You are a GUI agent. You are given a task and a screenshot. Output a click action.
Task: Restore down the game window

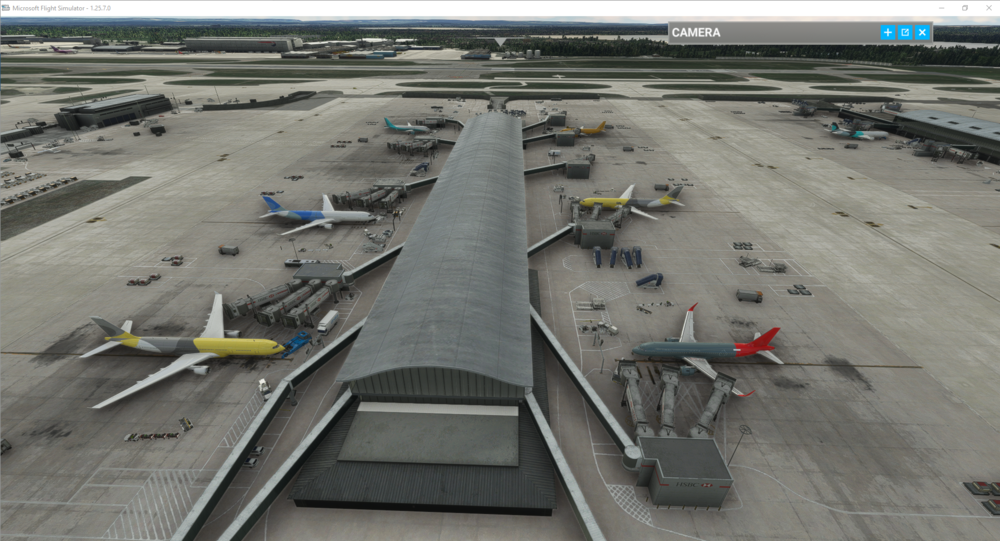coord(965,7)
